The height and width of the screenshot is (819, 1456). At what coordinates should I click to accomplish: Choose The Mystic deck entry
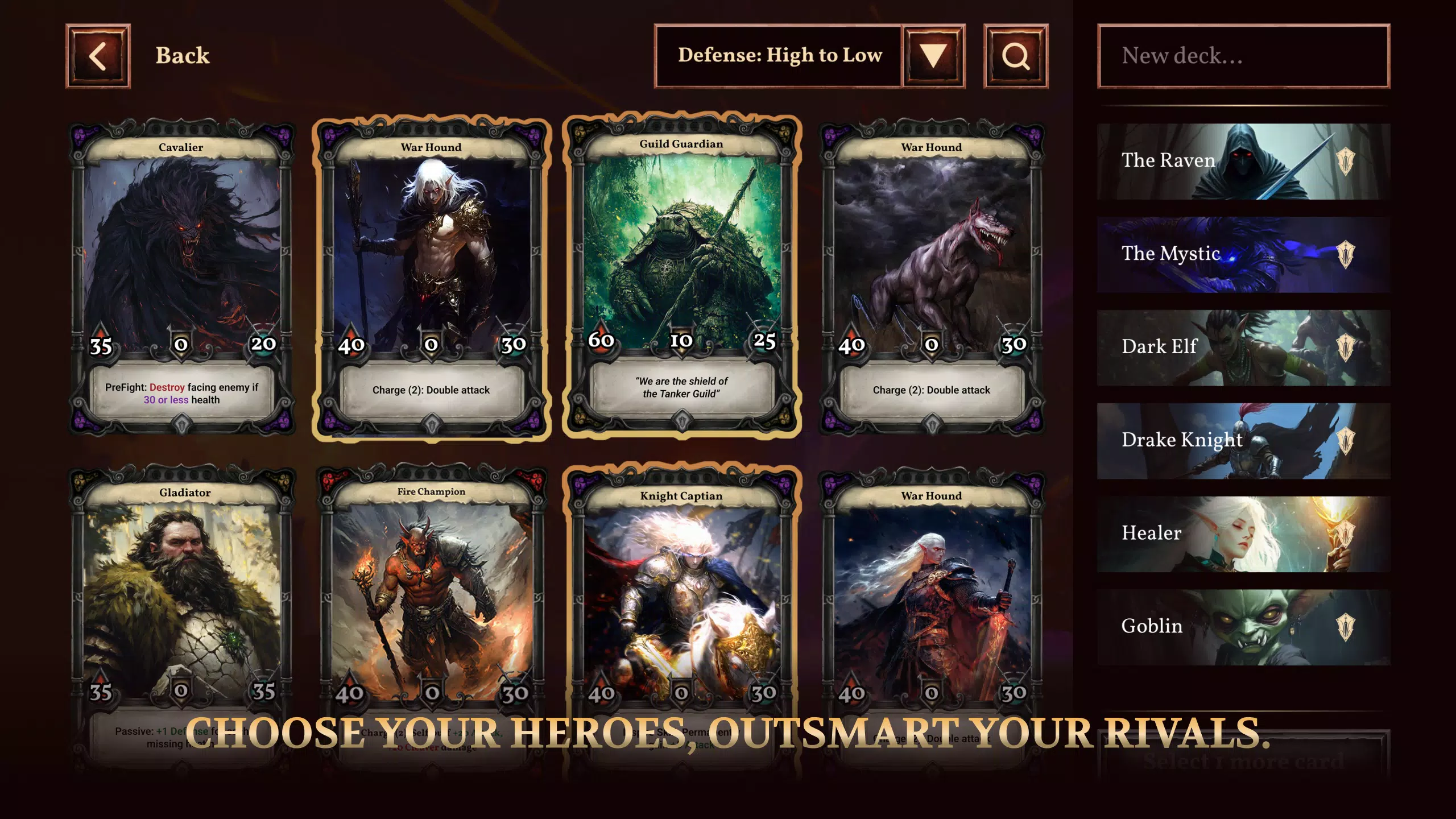(1243, 254)
